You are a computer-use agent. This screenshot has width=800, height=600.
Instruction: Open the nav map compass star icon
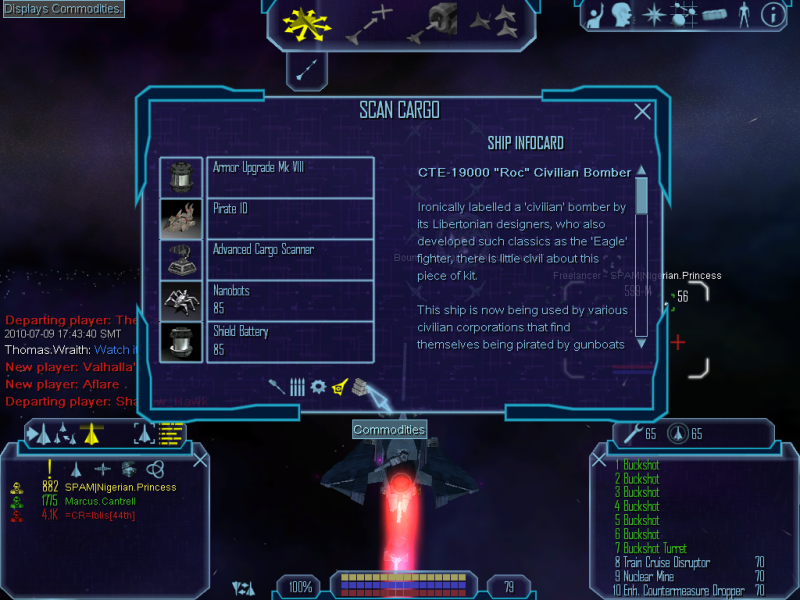654,15
